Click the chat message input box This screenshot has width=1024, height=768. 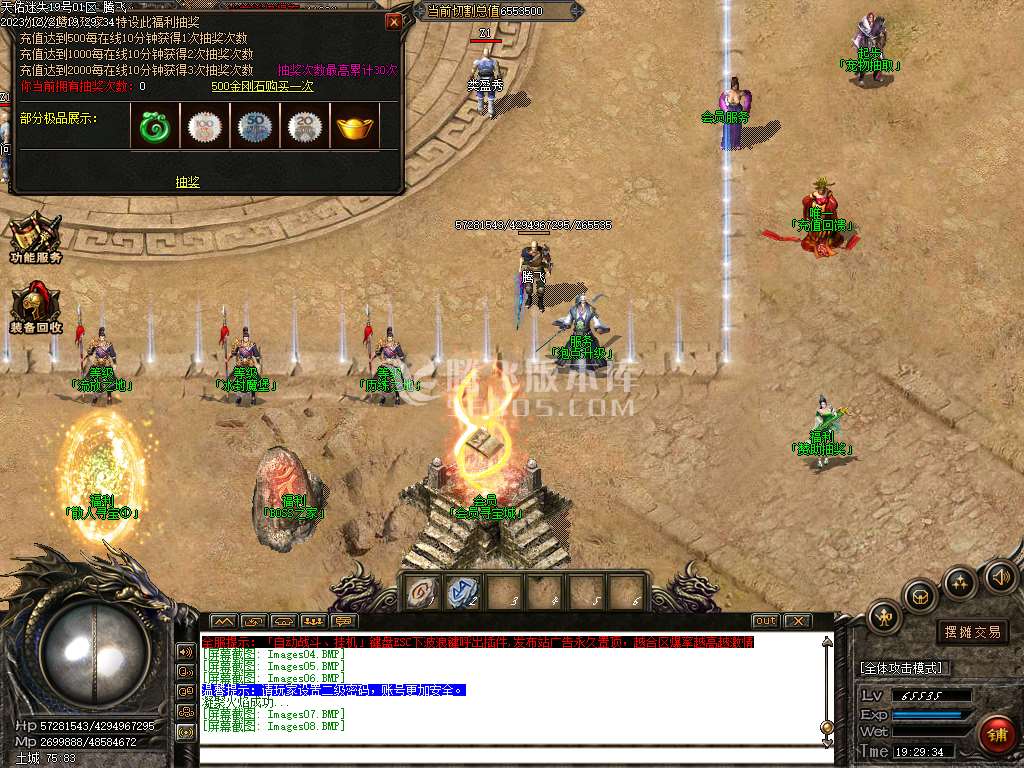coord(500,756)
